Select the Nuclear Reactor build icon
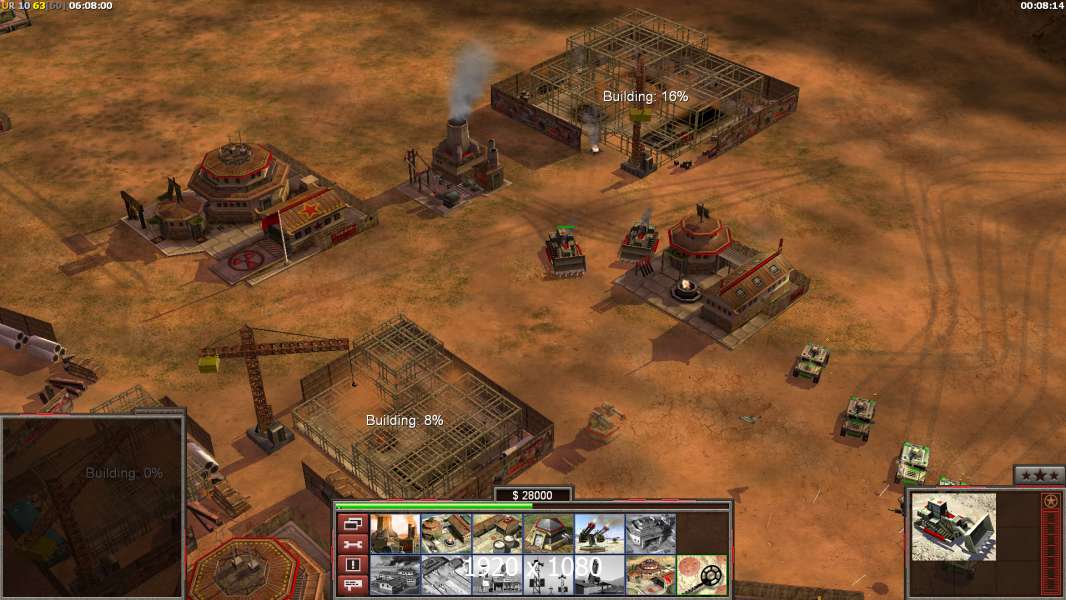1066x600 pixels. pos(395,534)
